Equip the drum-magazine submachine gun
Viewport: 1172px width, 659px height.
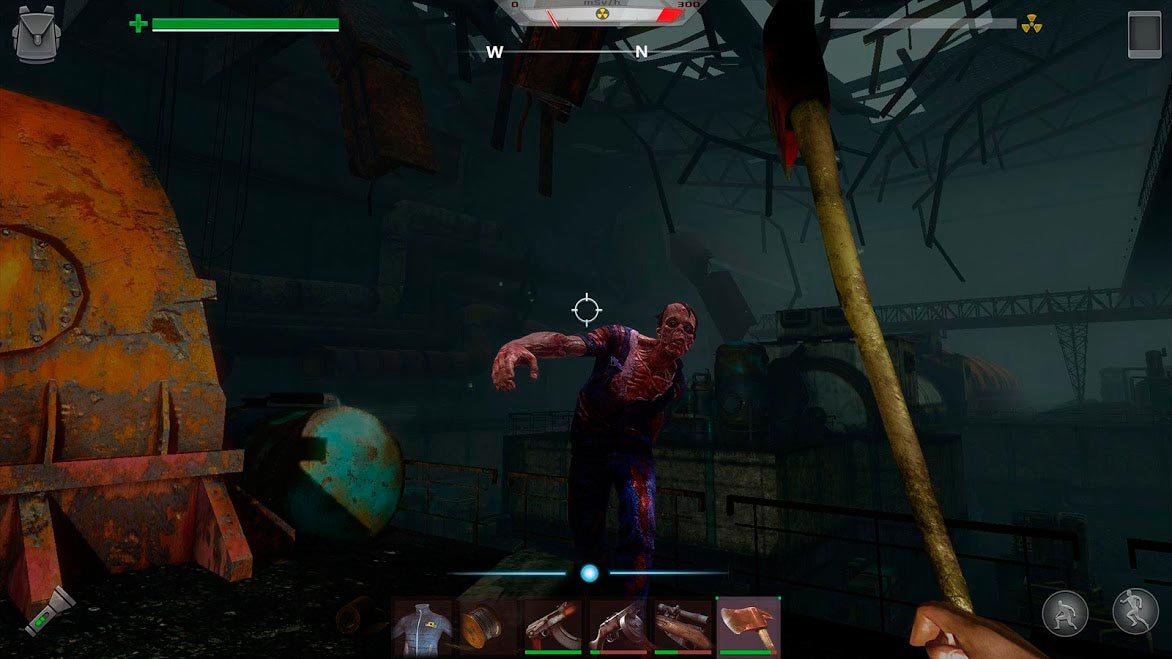pyautogui.click(x=618, y=627)
